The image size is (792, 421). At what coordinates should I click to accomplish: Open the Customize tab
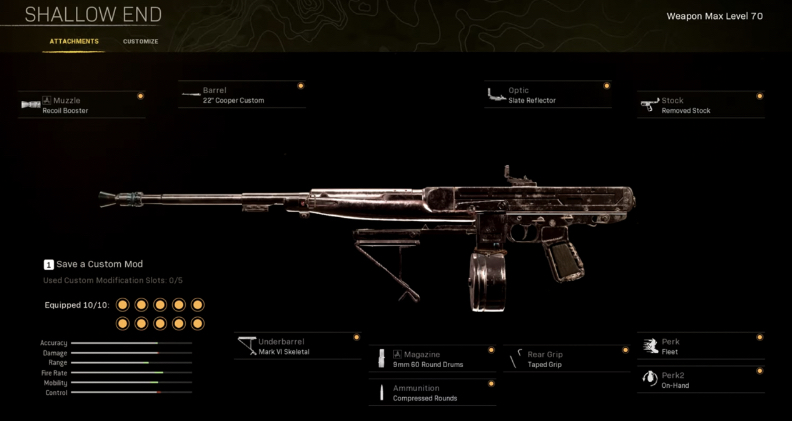pyautogui.click(x=140, y=41)
